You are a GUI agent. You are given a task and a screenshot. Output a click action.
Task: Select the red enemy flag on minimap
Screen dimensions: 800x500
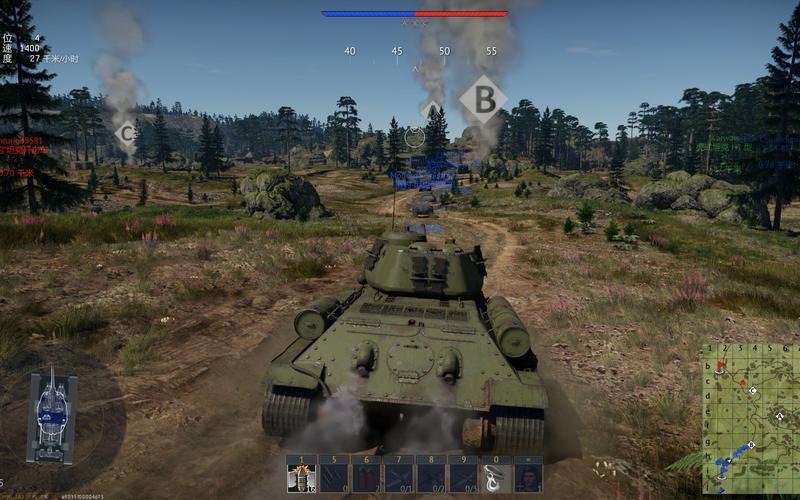[722, 366]
